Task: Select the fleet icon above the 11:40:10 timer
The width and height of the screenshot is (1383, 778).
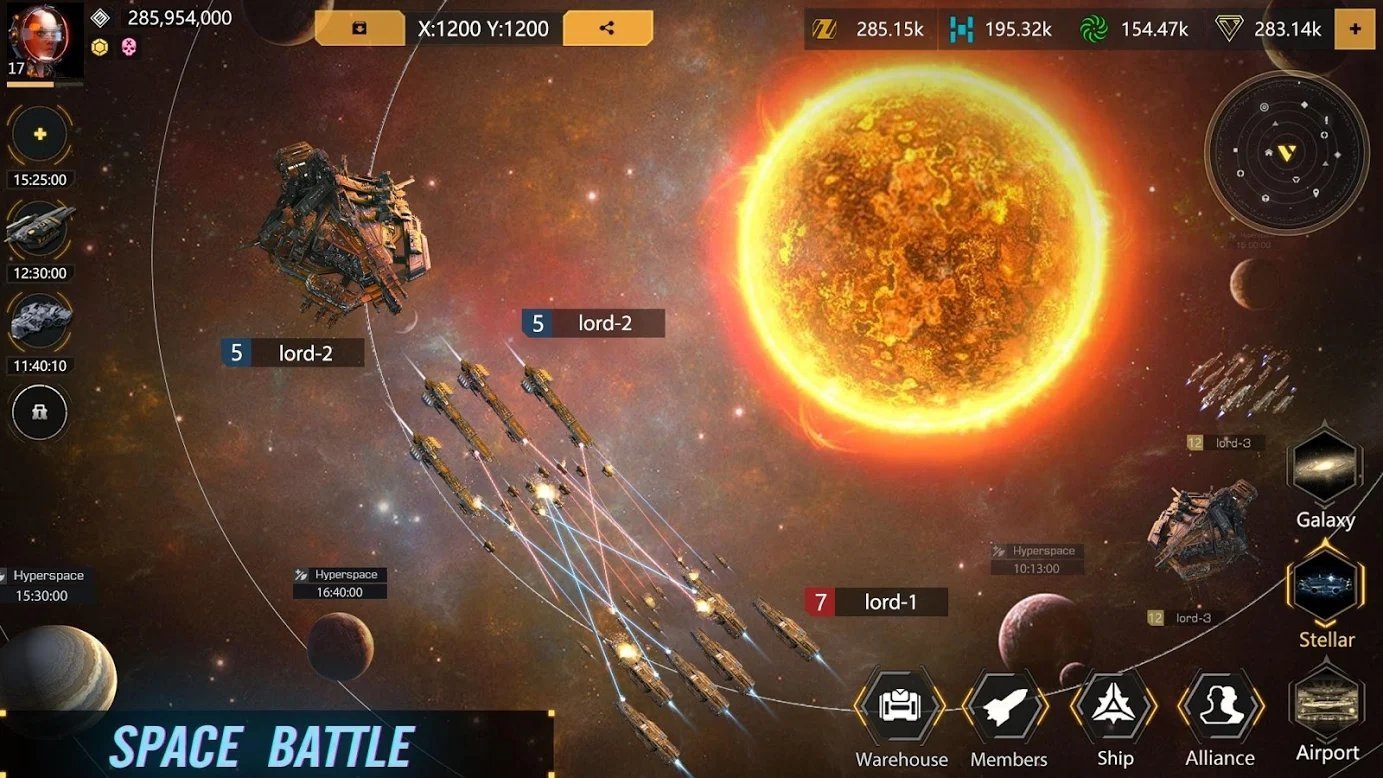Action: 38,320
